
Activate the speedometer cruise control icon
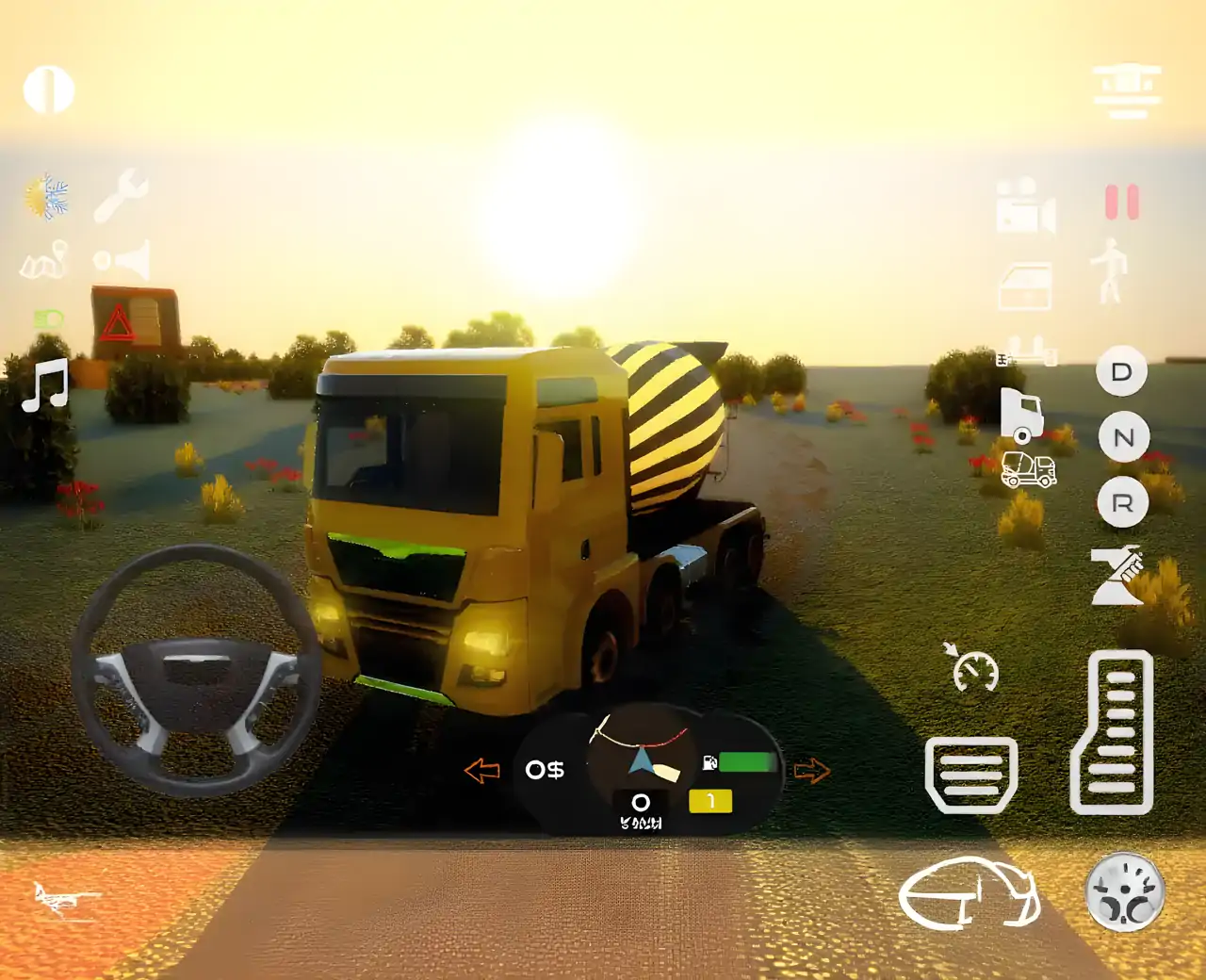pos(972,668)
